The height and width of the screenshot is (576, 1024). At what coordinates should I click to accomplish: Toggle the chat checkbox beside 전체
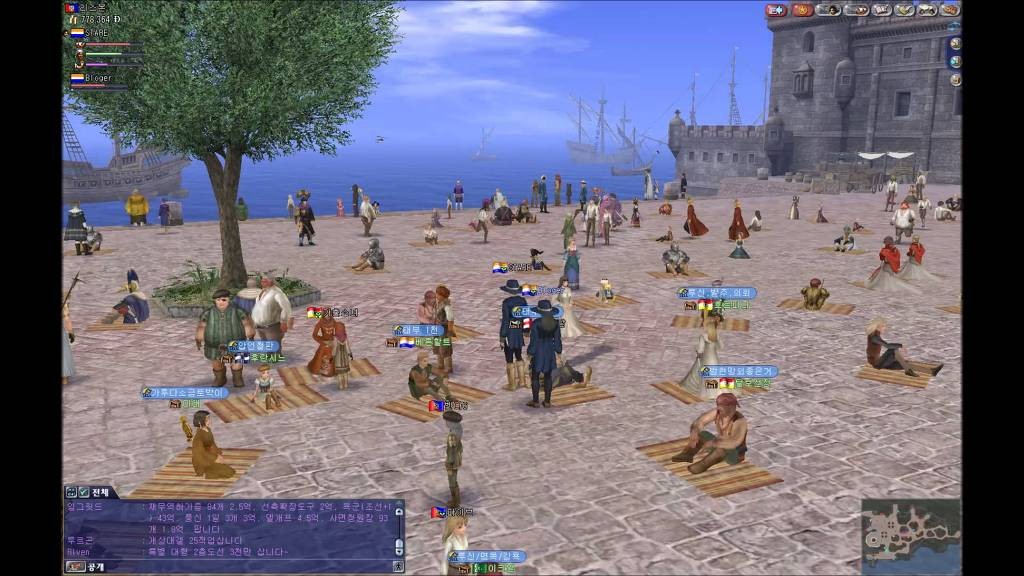click(x=83, y=492)
